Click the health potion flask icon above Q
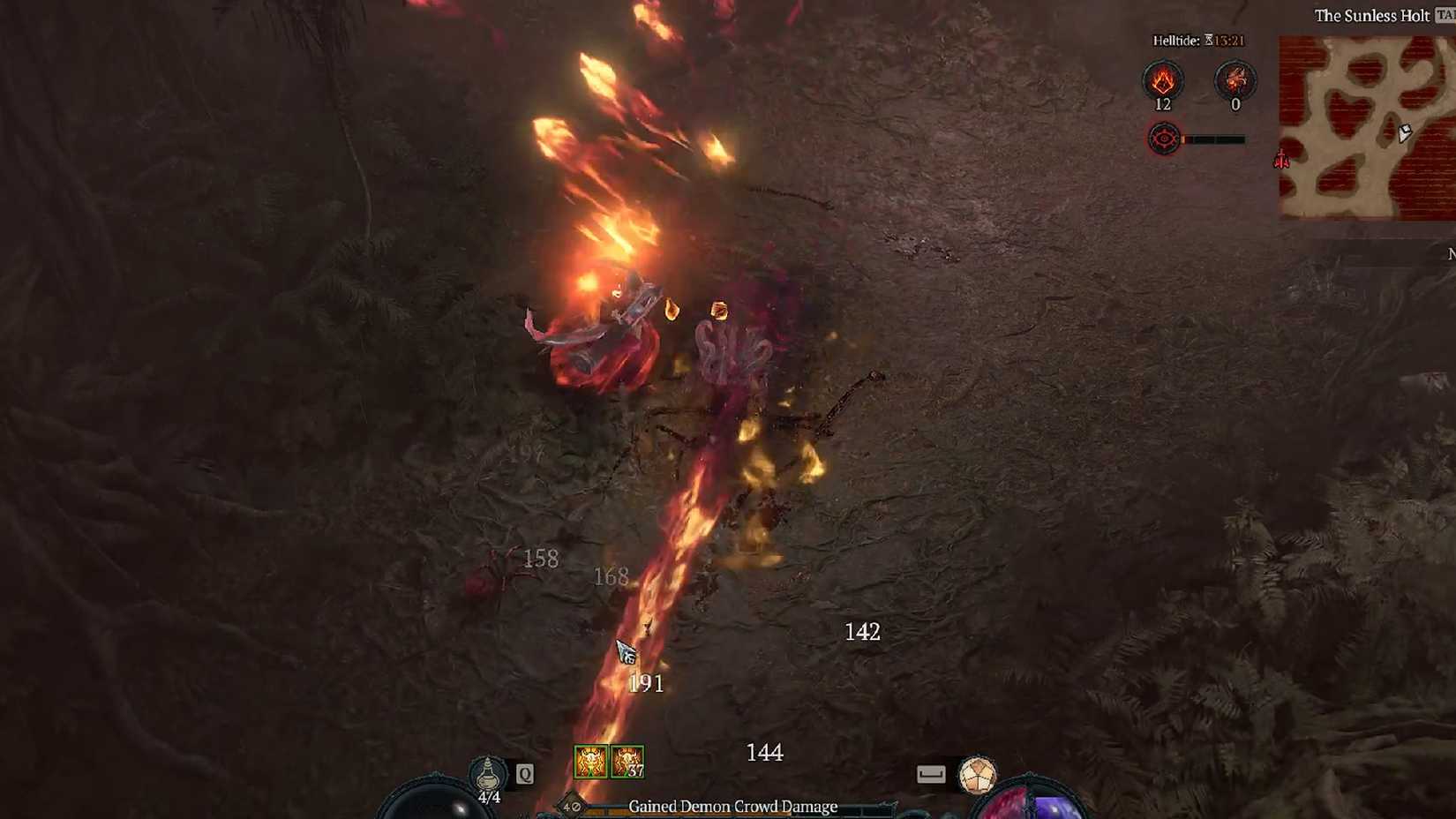 pyautogui.click(x=487, y=774)
